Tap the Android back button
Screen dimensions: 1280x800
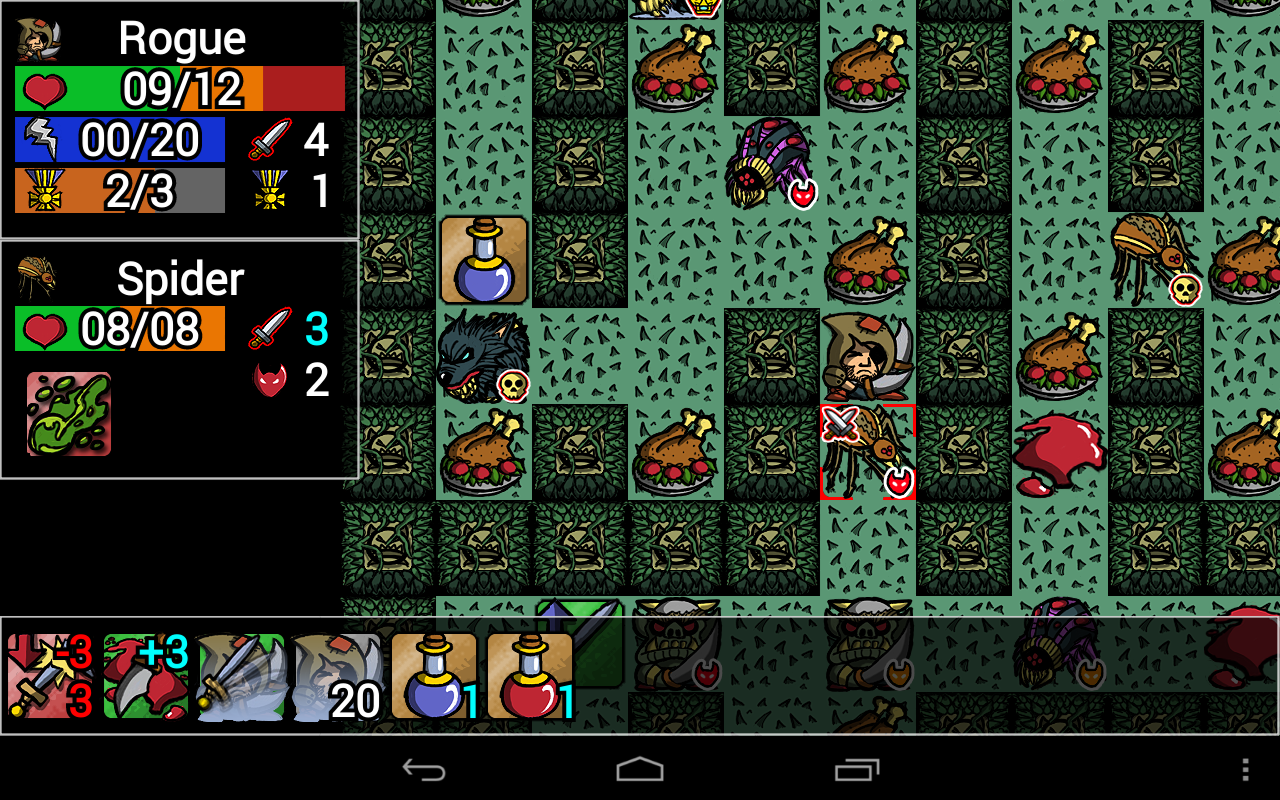pos(423,769)
